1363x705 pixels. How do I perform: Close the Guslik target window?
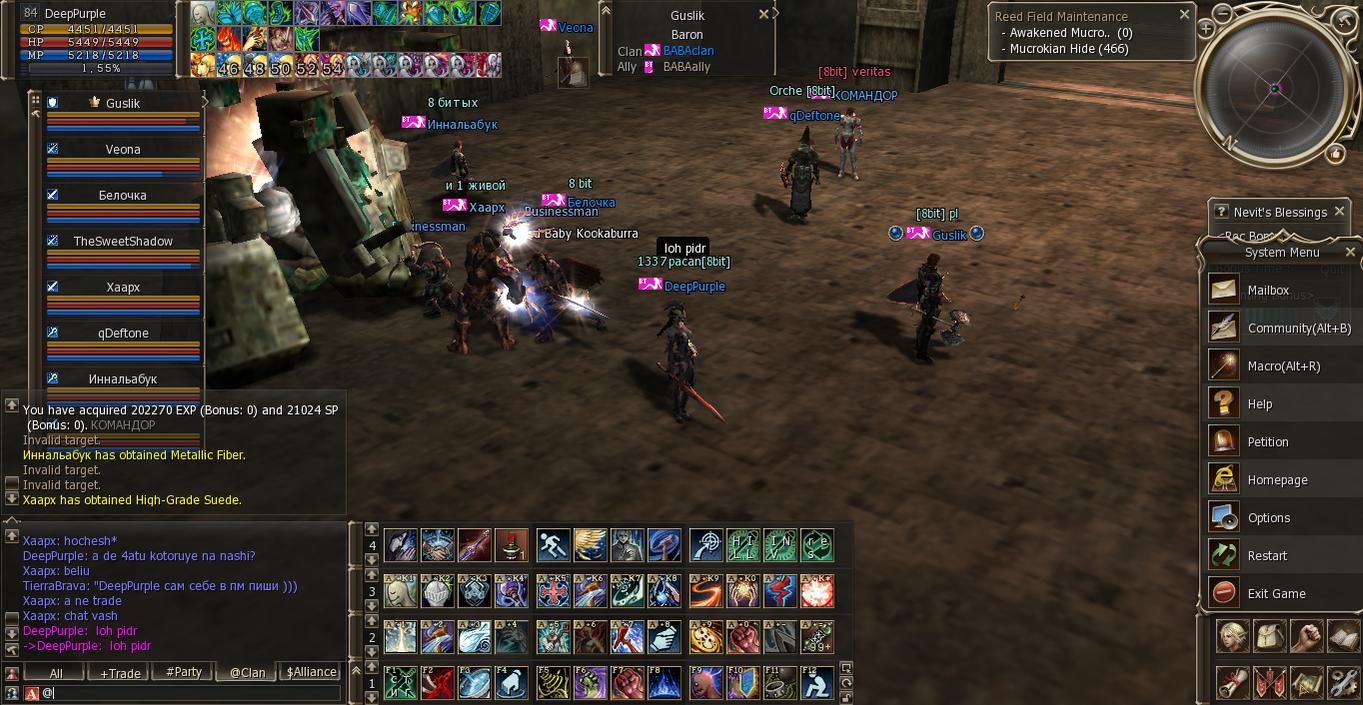(x=764, y=15)
